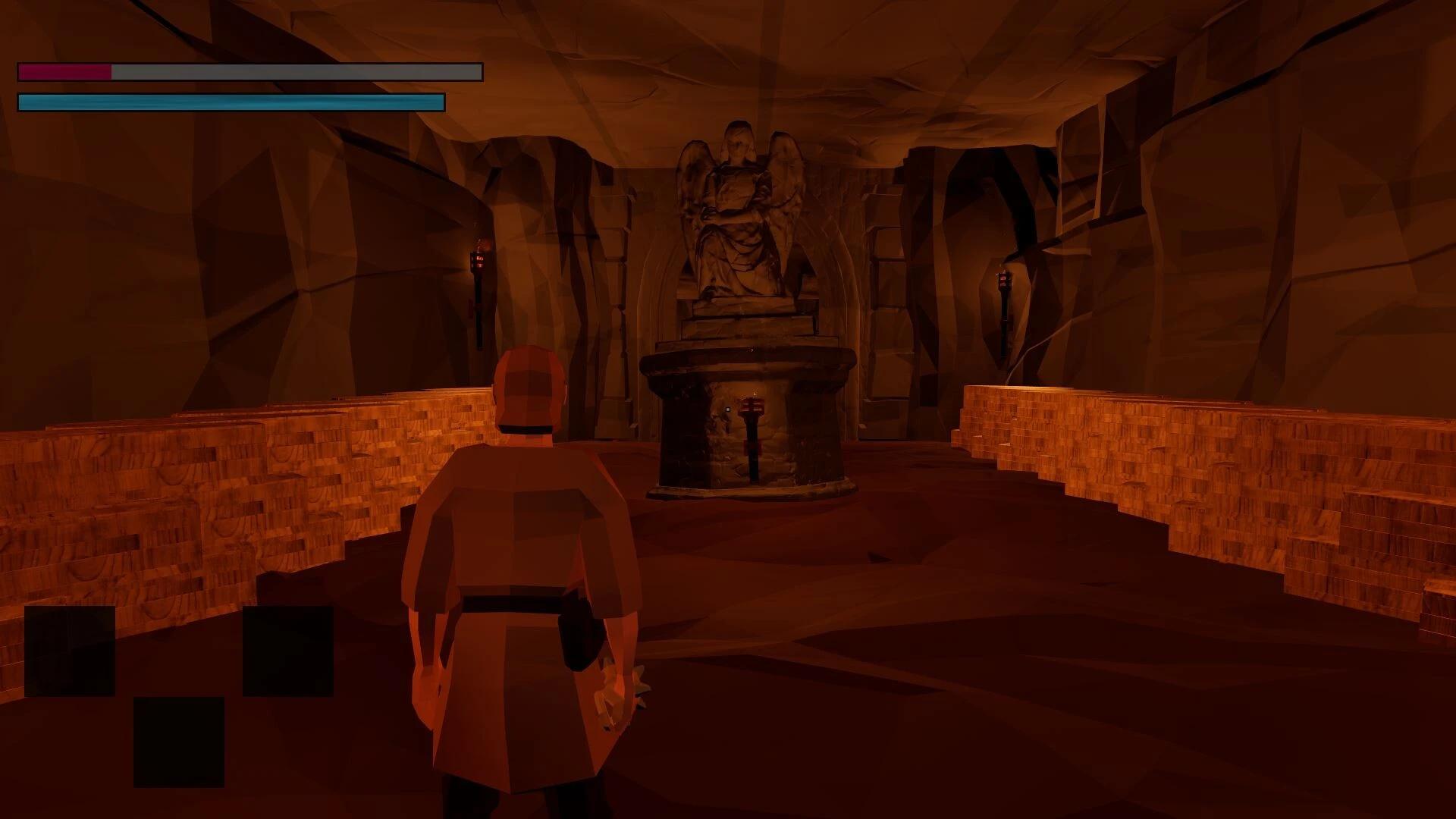Click the red health bar
1456x819 pixels.
click(x=64, y=74)
